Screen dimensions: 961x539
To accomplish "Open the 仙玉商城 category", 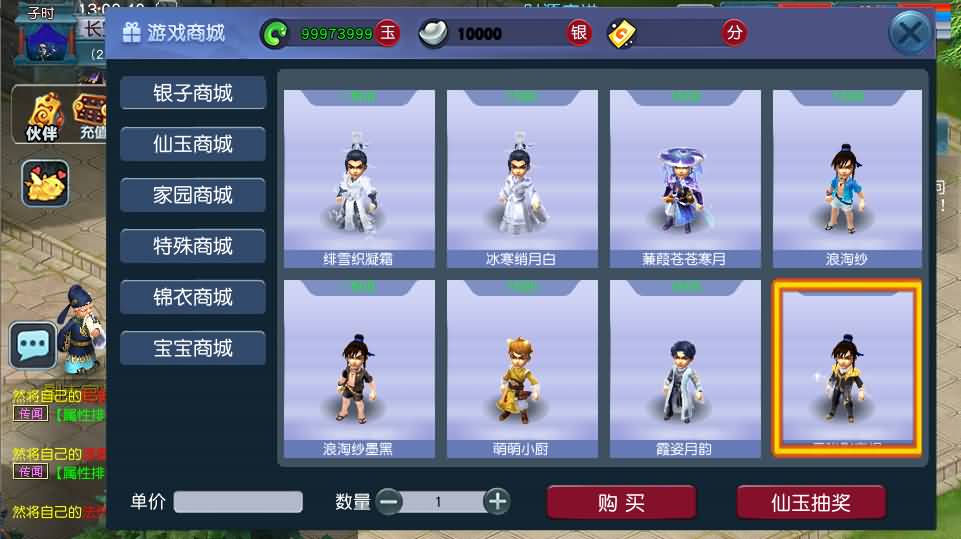I will [x=193, y=144].
